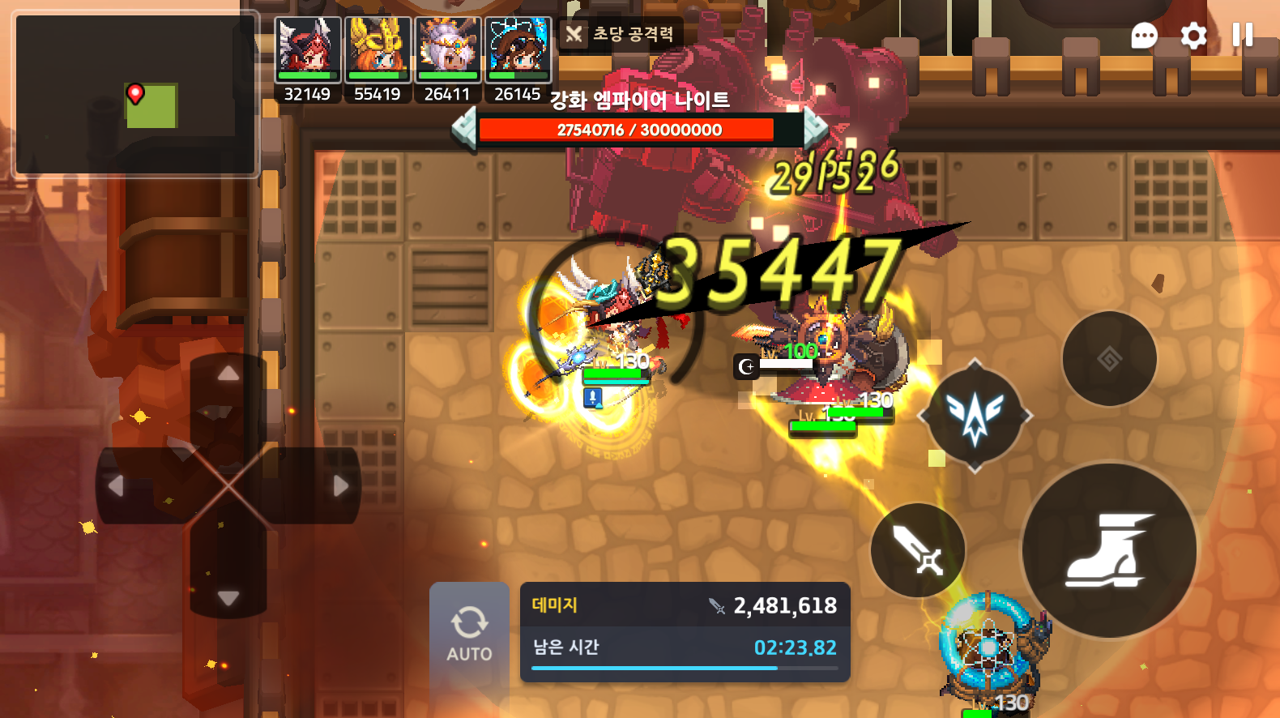Tap the d-pad up arrow
This screenshot has height=718, width=1280.
(229, 374)
